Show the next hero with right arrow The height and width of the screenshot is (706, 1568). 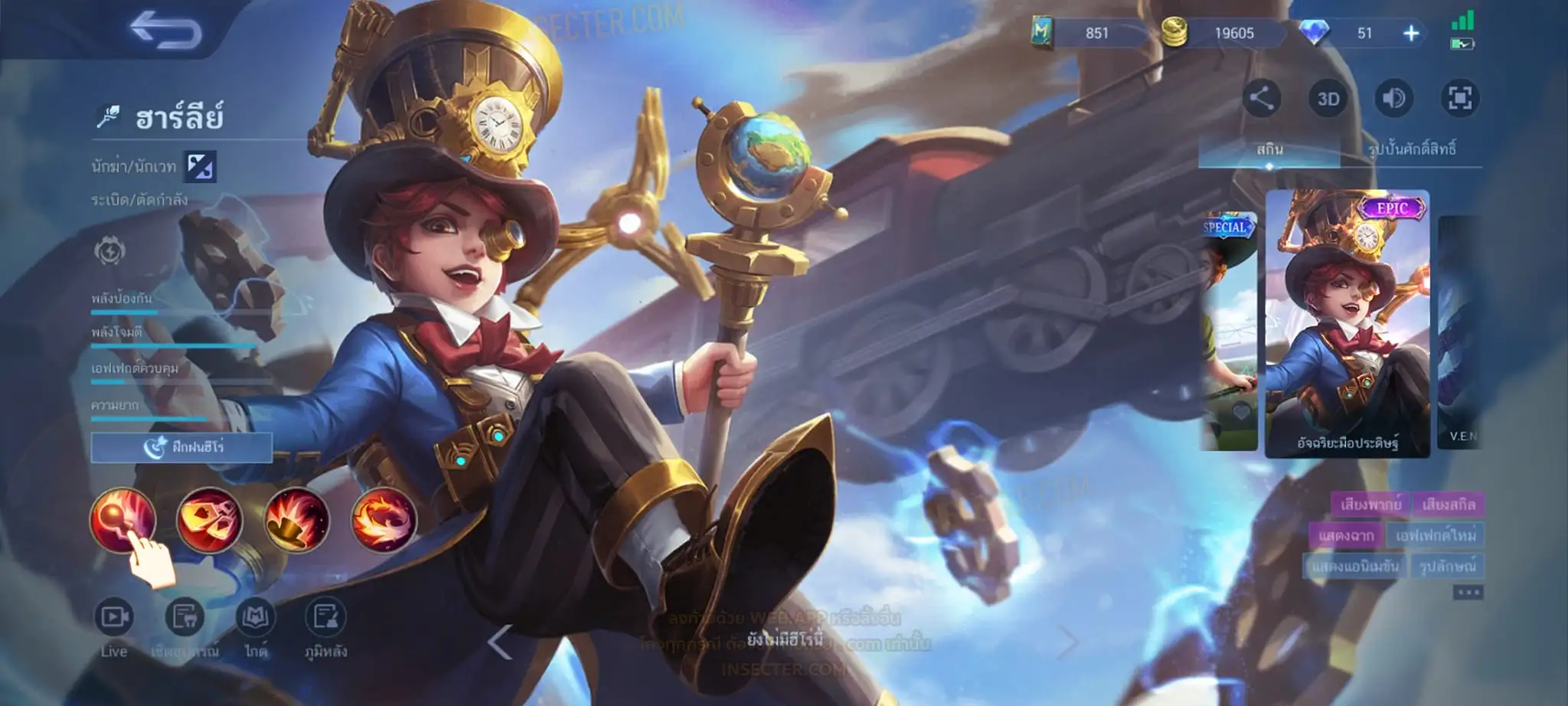[1067, 642]
